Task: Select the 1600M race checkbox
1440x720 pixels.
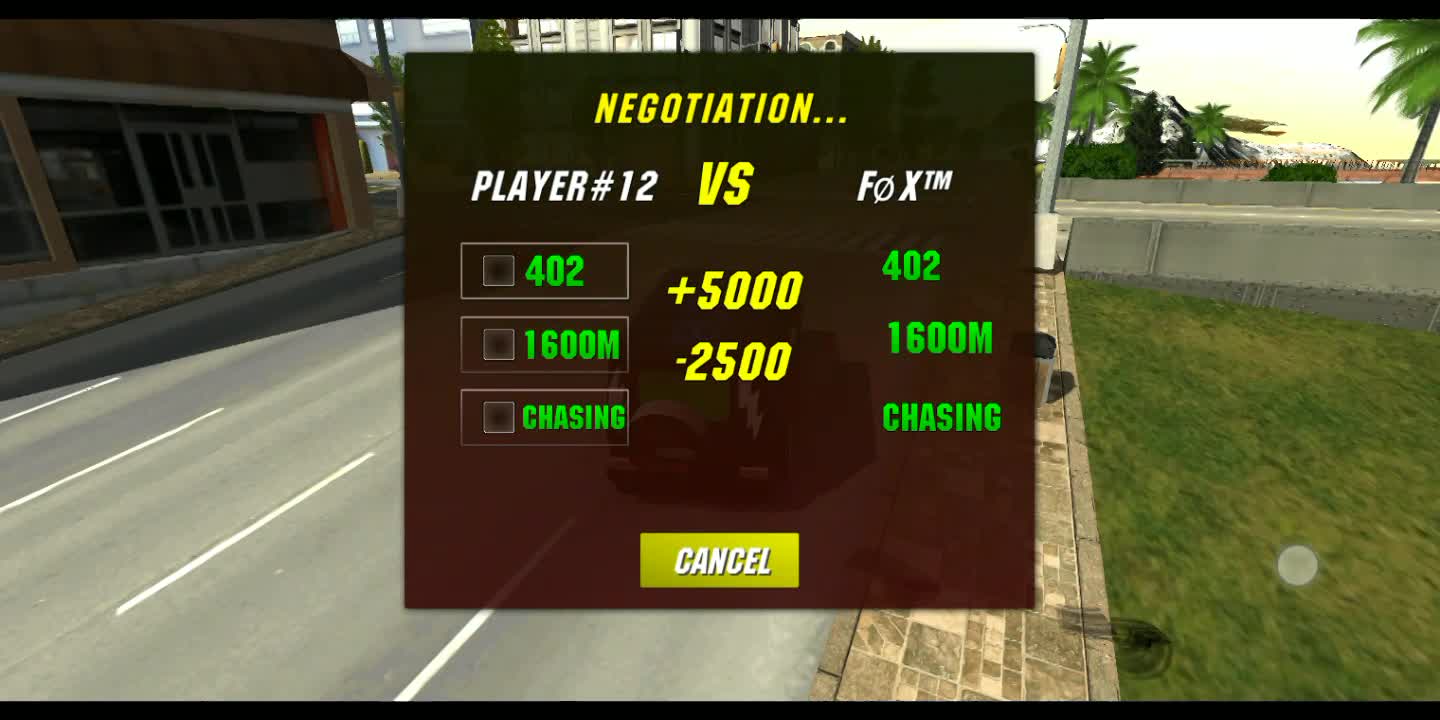Action: tap(498, 345)
